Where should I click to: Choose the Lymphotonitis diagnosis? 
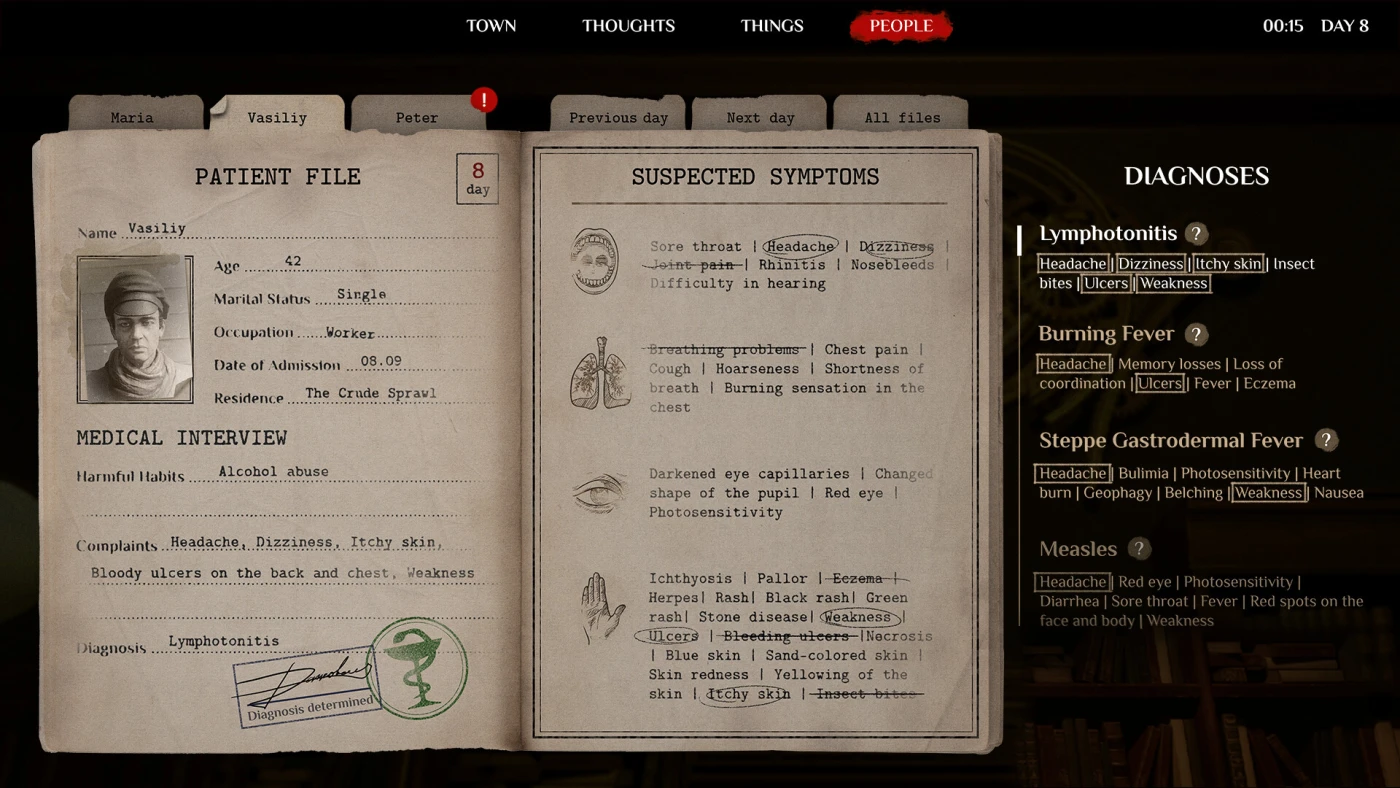[x=1108, y=234]
